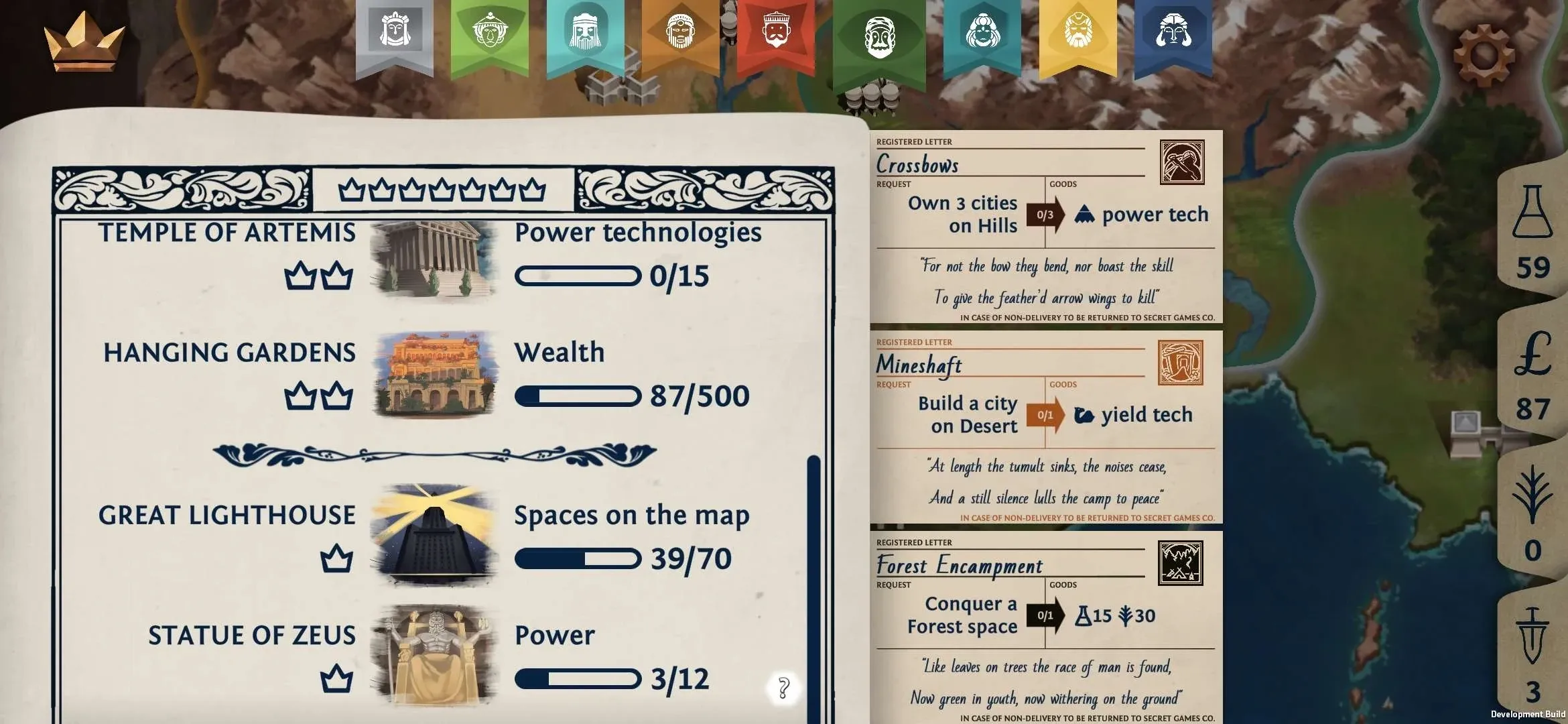Select the yield tree resource icon showing 0

click(1534, 509)
